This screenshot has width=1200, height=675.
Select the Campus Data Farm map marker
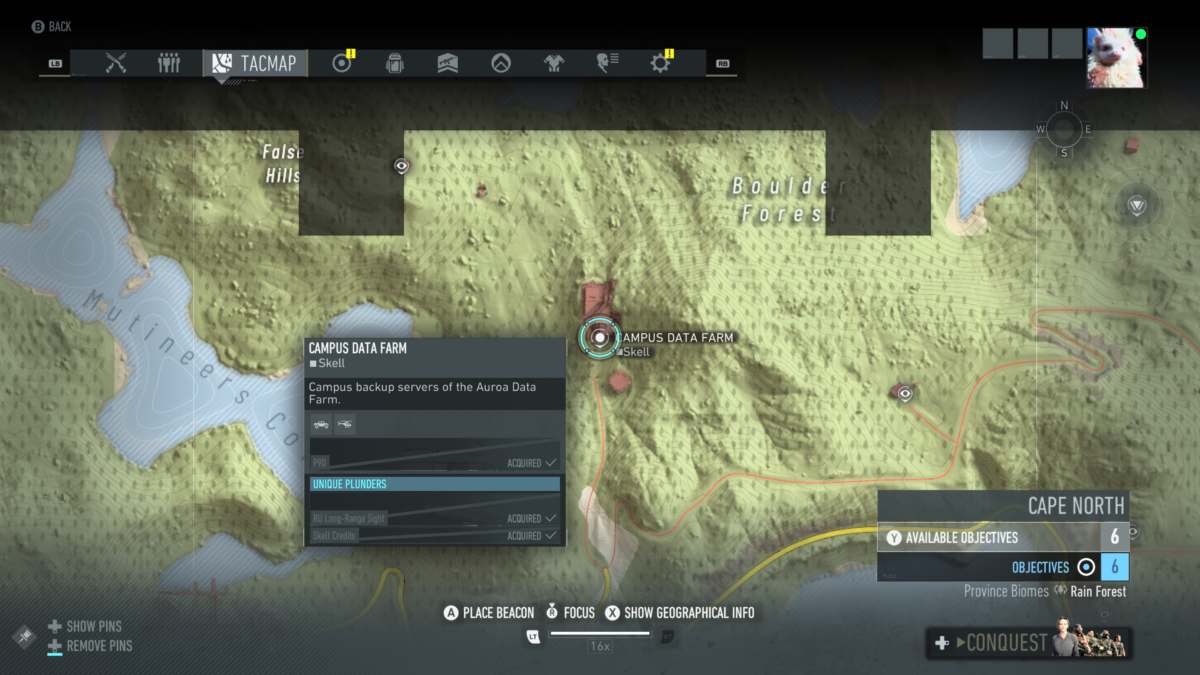[x=600, y=338]
